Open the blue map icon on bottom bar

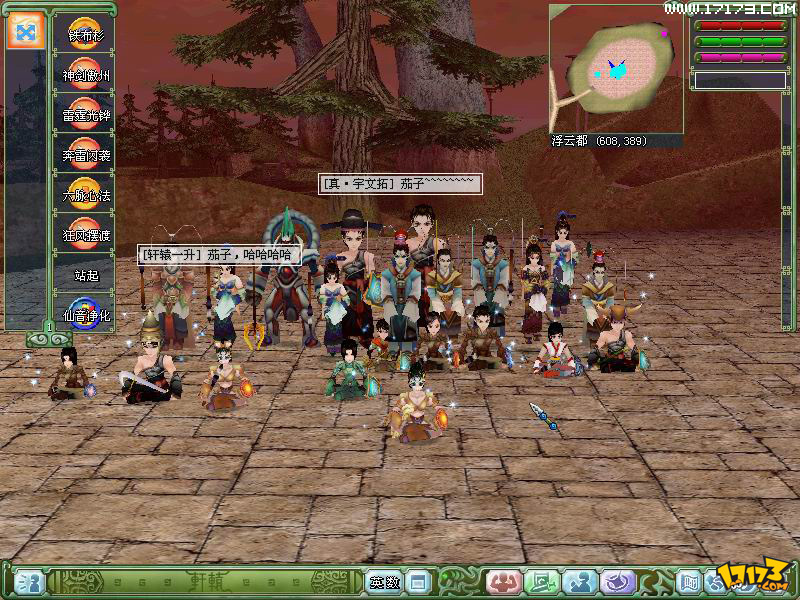coord(689,582)
